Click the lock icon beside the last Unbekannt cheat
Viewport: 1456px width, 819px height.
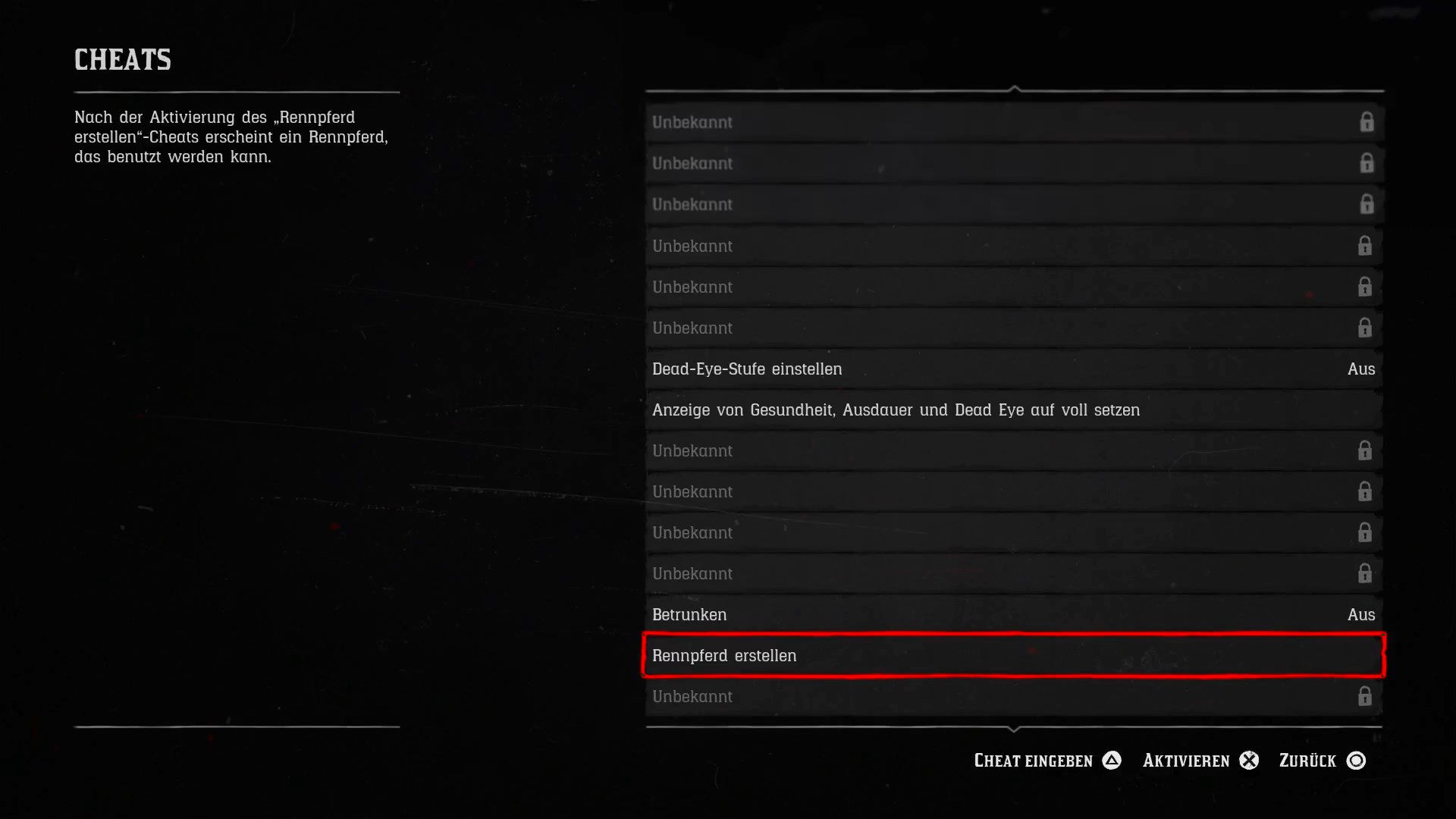click(1367, 696)
